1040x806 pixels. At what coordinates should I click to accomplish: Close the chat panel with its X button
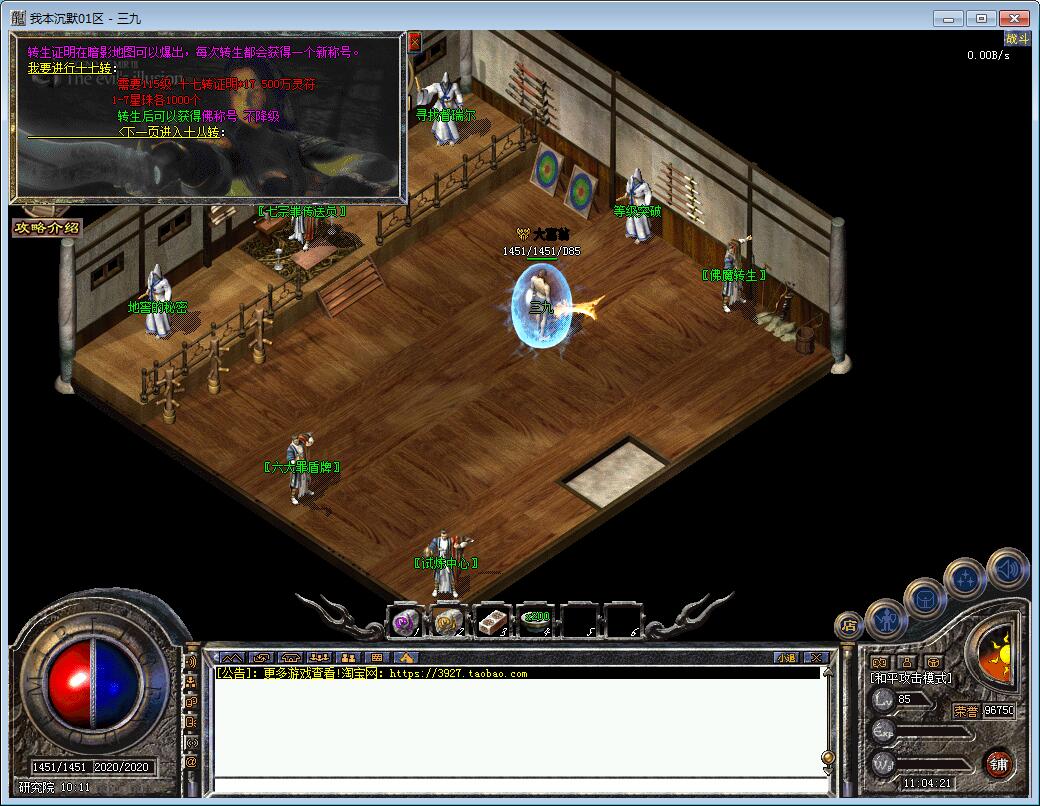click(x=815, y=657)
